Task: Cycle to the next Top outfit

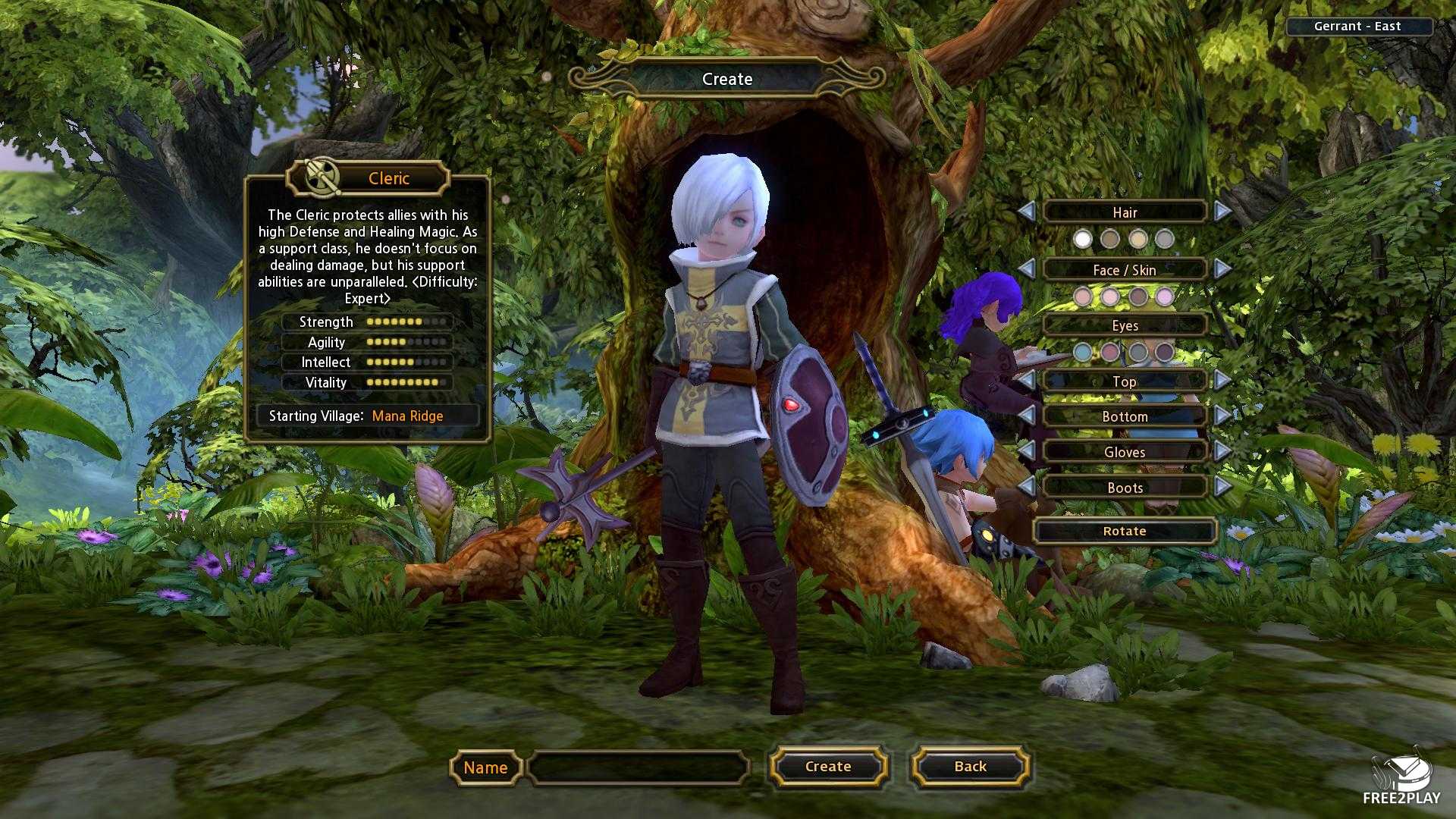Action: [x=1222, y=381]
